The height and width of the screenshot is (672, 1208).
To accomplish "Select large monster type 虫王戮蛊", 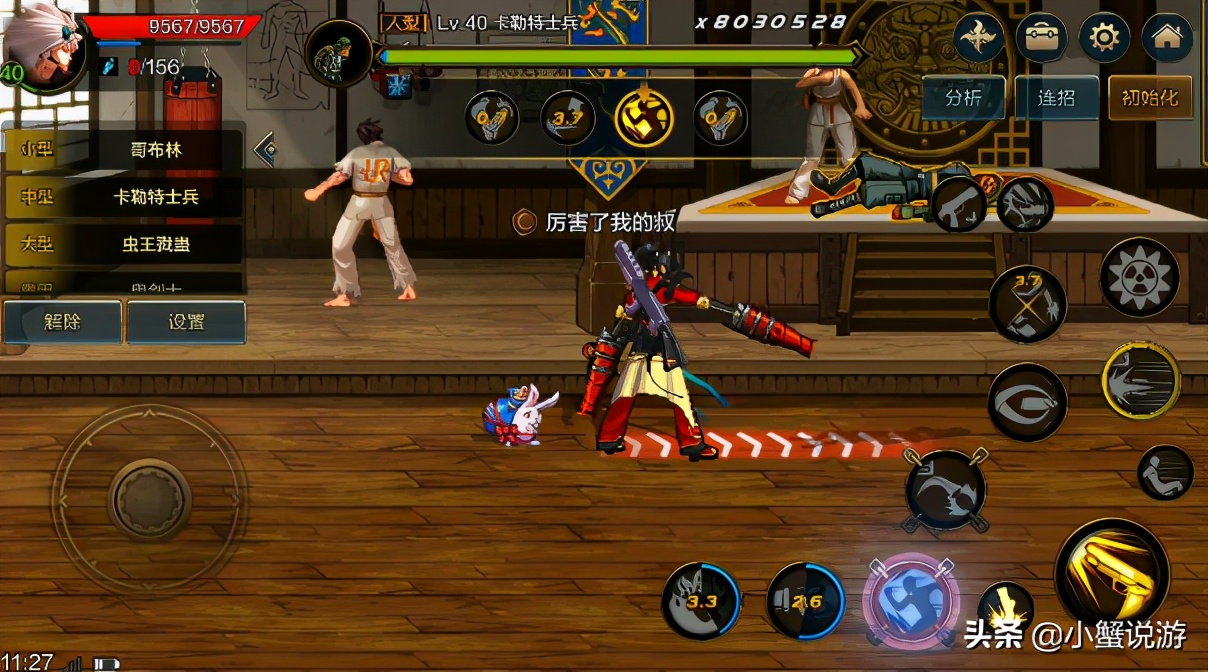I will tap(155, 244).
